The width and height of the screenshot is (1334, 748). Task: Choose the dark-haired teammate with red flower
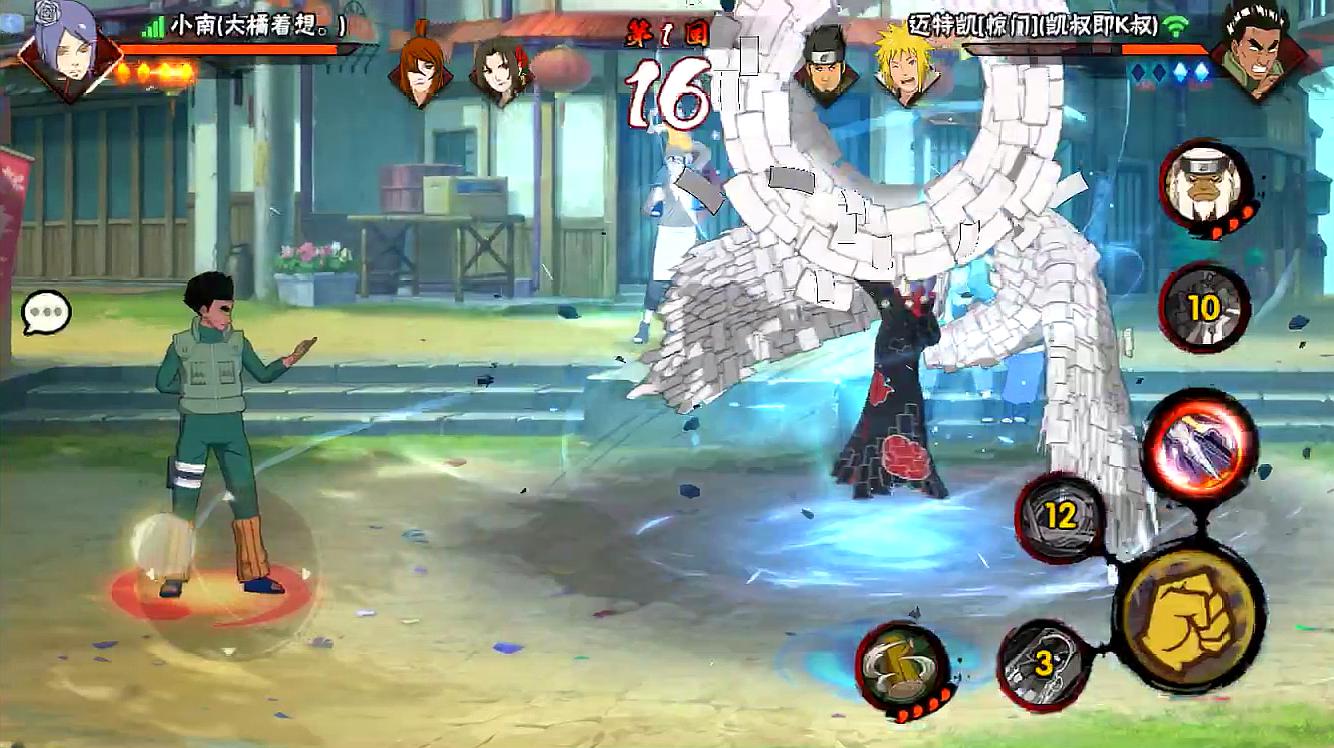point(500,70)
